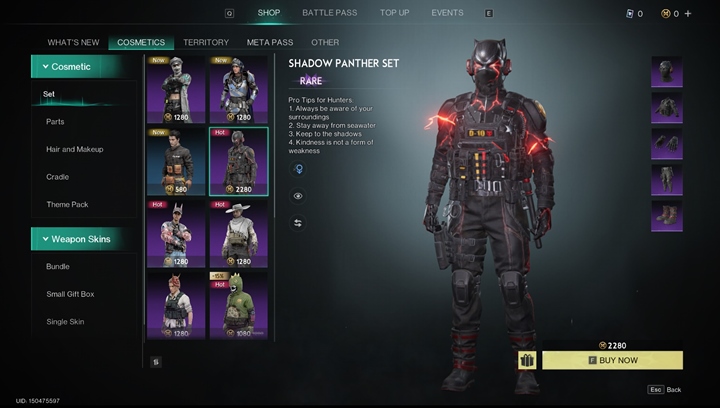Image resolution: width=720 pixels, height=408 pixels.
Task: Open the Top Up tab
Action: pyautogui.click(x=394, y=13)
